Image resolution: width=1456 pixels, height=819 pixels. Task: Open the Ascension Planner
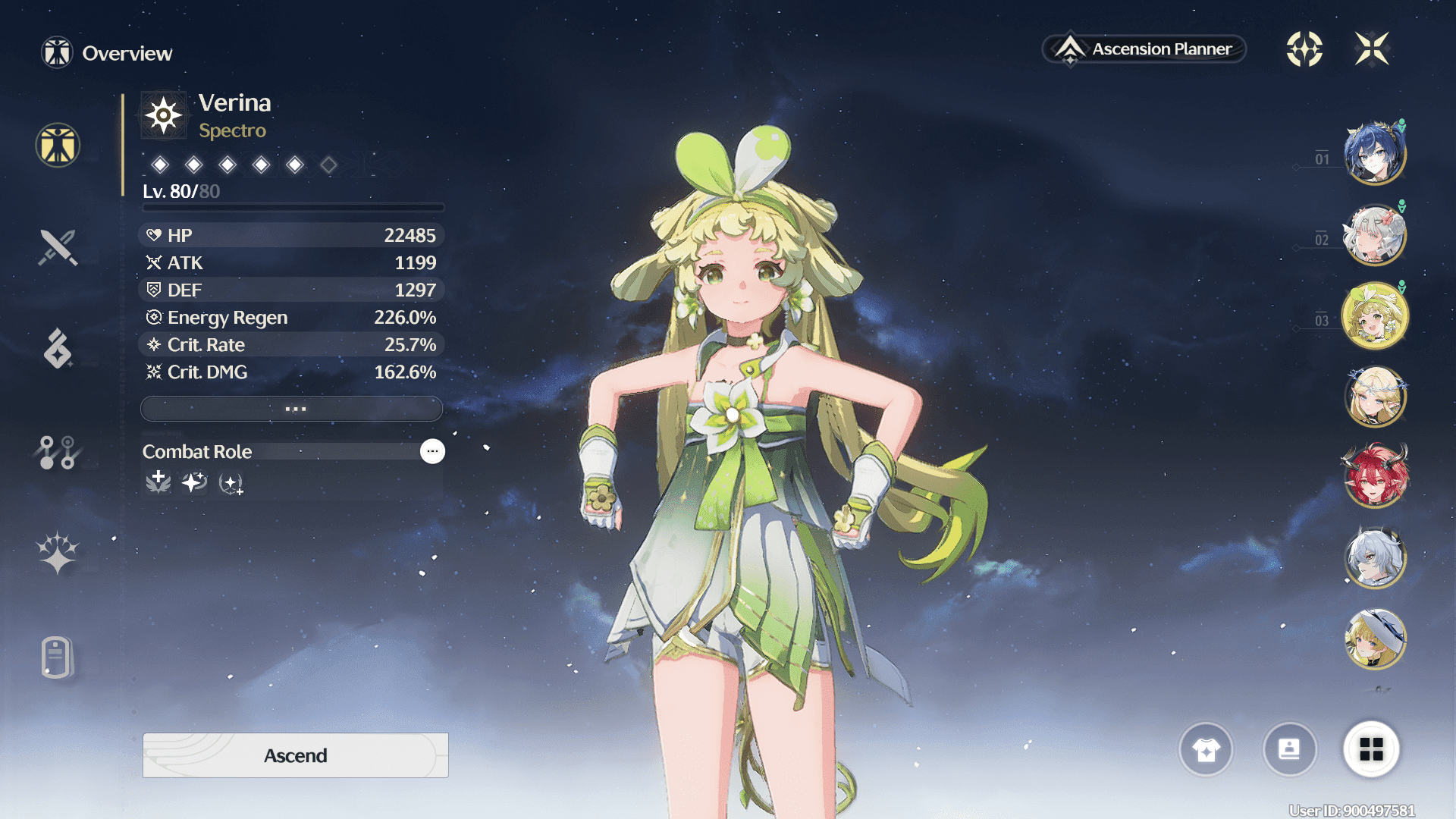pyautogui.click(x=1144, y=49)
